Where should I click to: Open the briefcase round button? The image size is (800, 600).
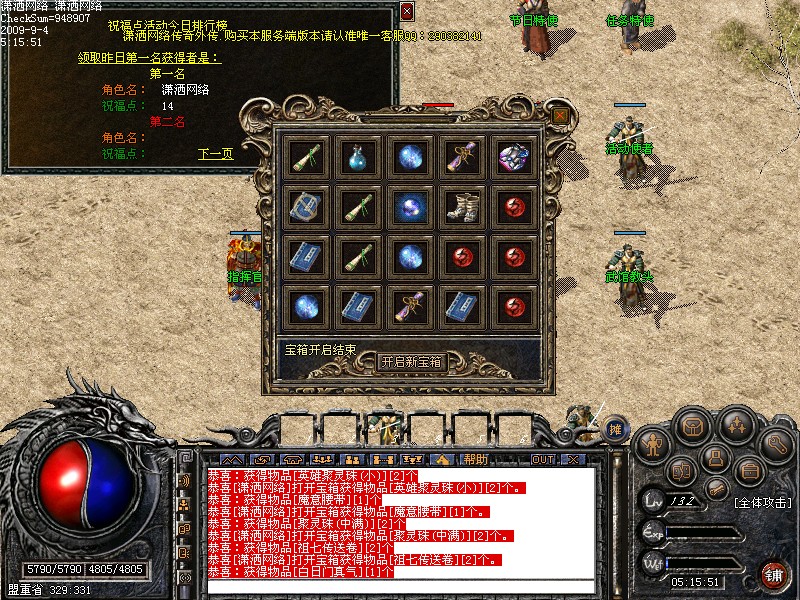point(748,469)
